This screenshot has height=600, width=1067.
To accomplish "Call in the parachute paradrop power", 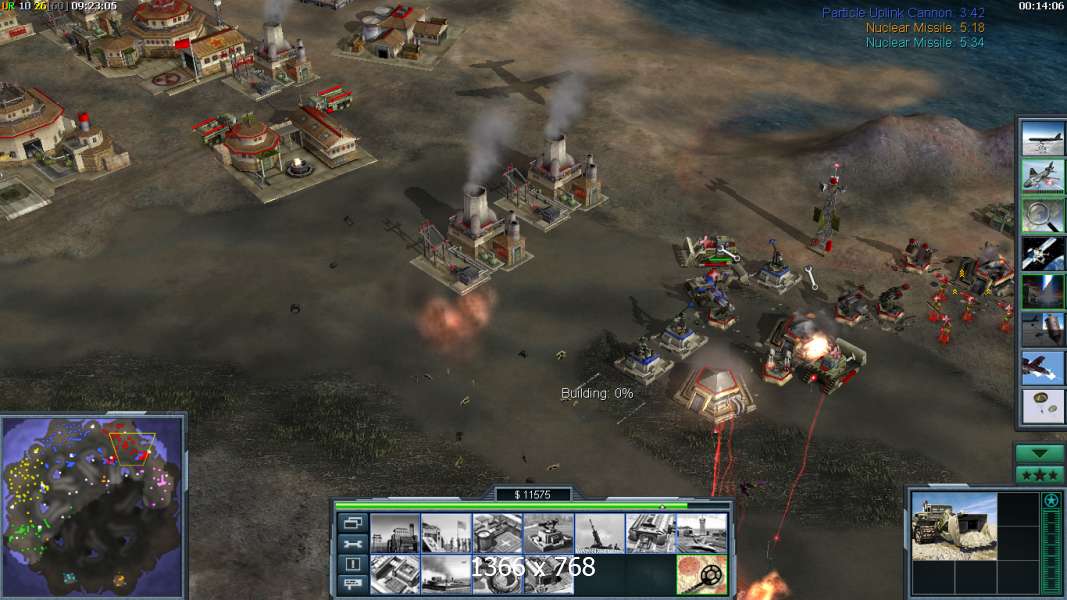I will [x=1042, y=405].
